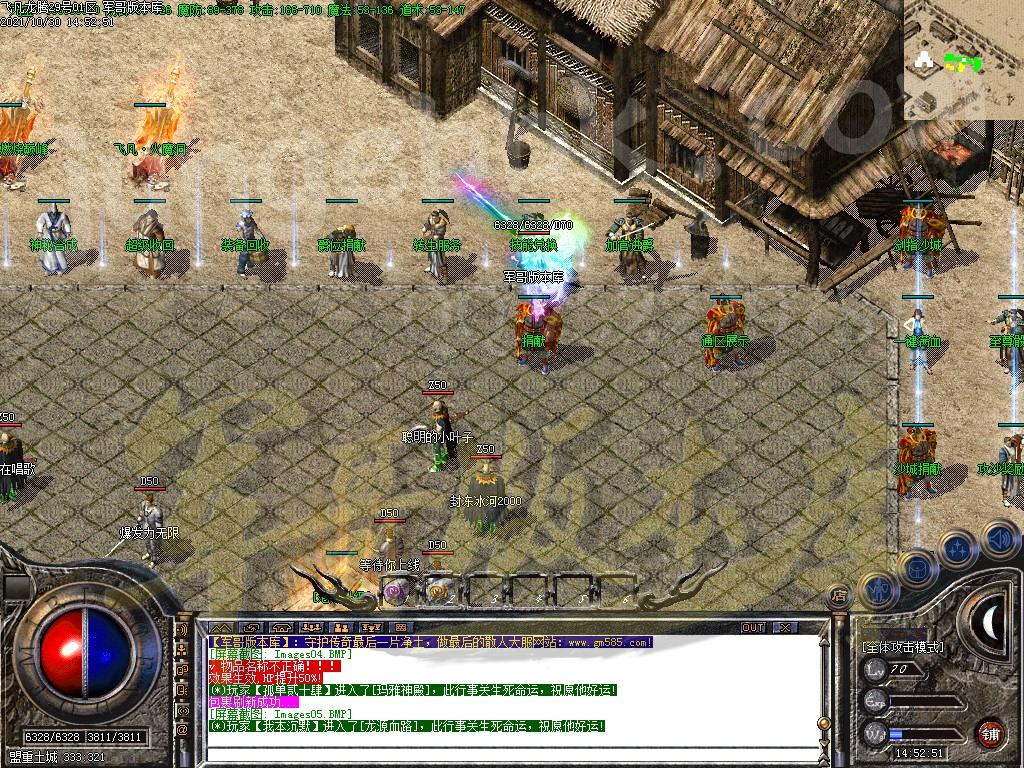Screen dimensions: 1024x768
Task: Click the red 铺 stall button
Action: (990, 732)
